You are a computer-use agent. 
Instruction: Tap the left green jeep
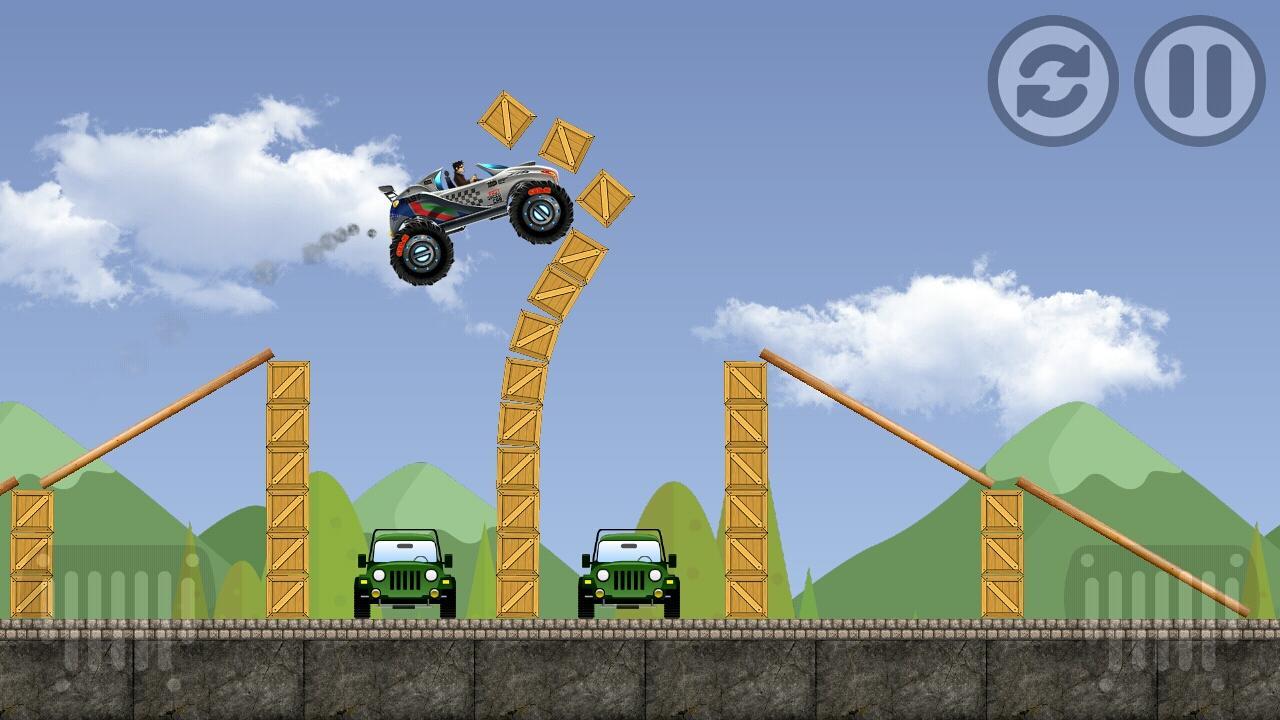[x=405, y=570]
